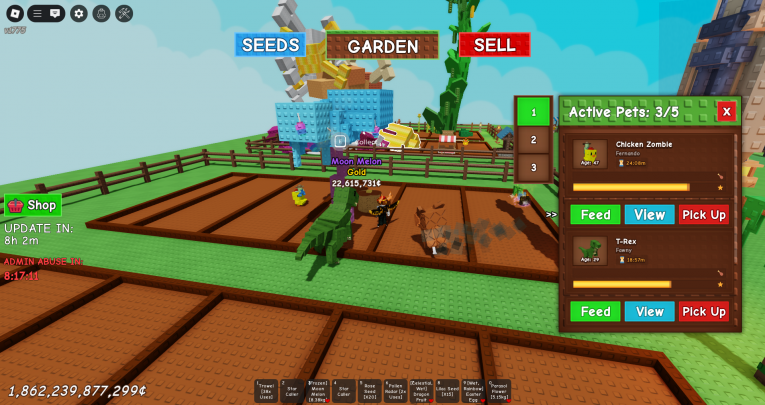Screen dimensions: 765x405
Task: Feed the T-Rex pet
Action: [x=595, y=311]
